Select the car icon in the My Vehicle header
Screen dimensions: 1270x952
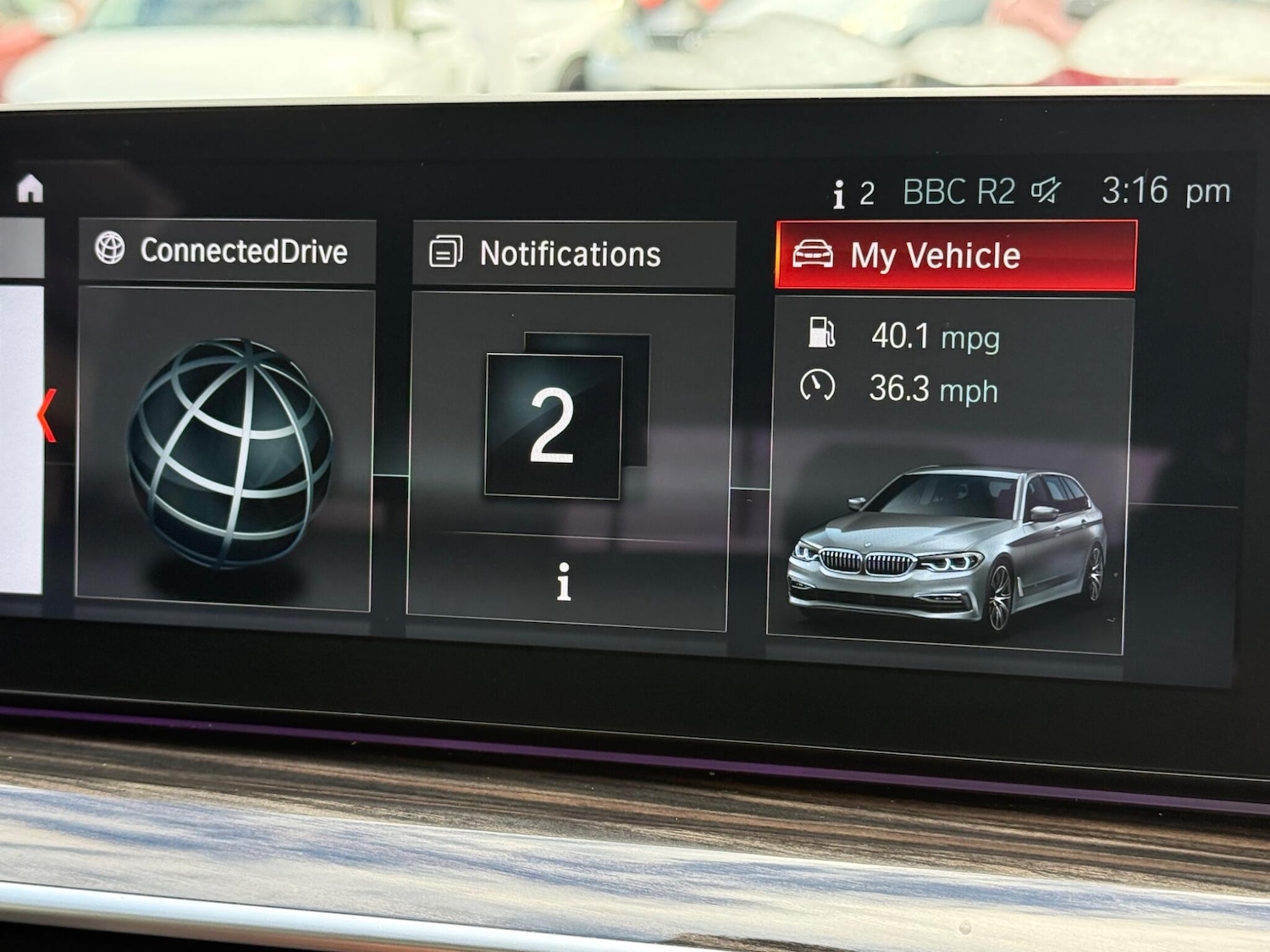[x=814, y=254]
